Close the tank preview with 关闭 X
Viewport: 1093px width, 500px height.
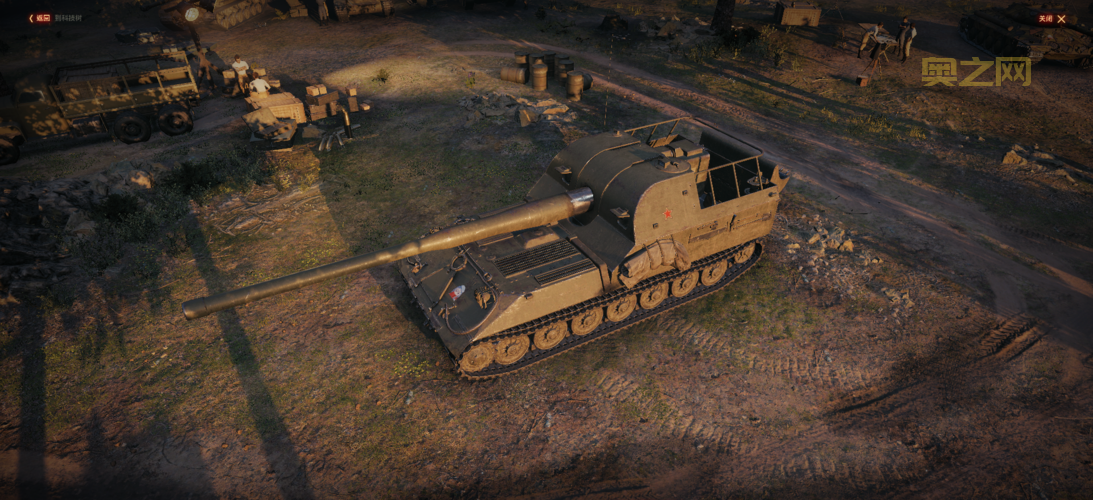pos(1051,18)
